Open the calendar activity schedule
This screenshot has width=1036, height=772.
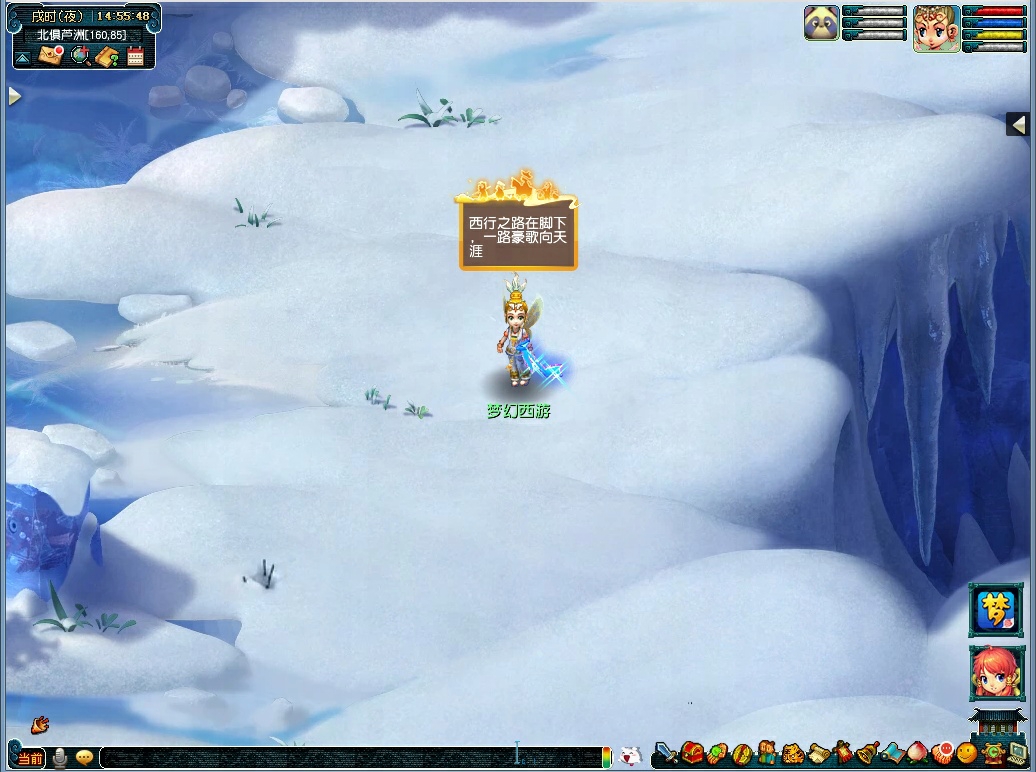[135, 56]
